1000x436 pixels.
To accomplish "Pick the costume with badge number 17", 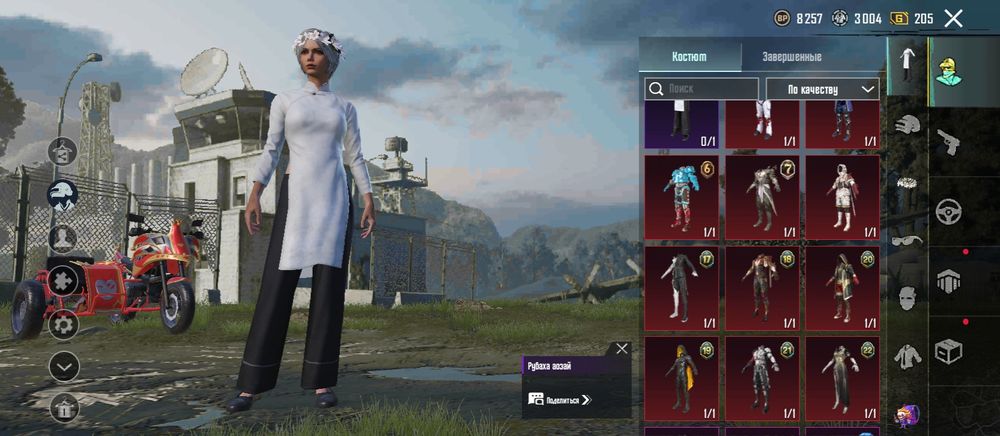I will [x=681, y=288].
